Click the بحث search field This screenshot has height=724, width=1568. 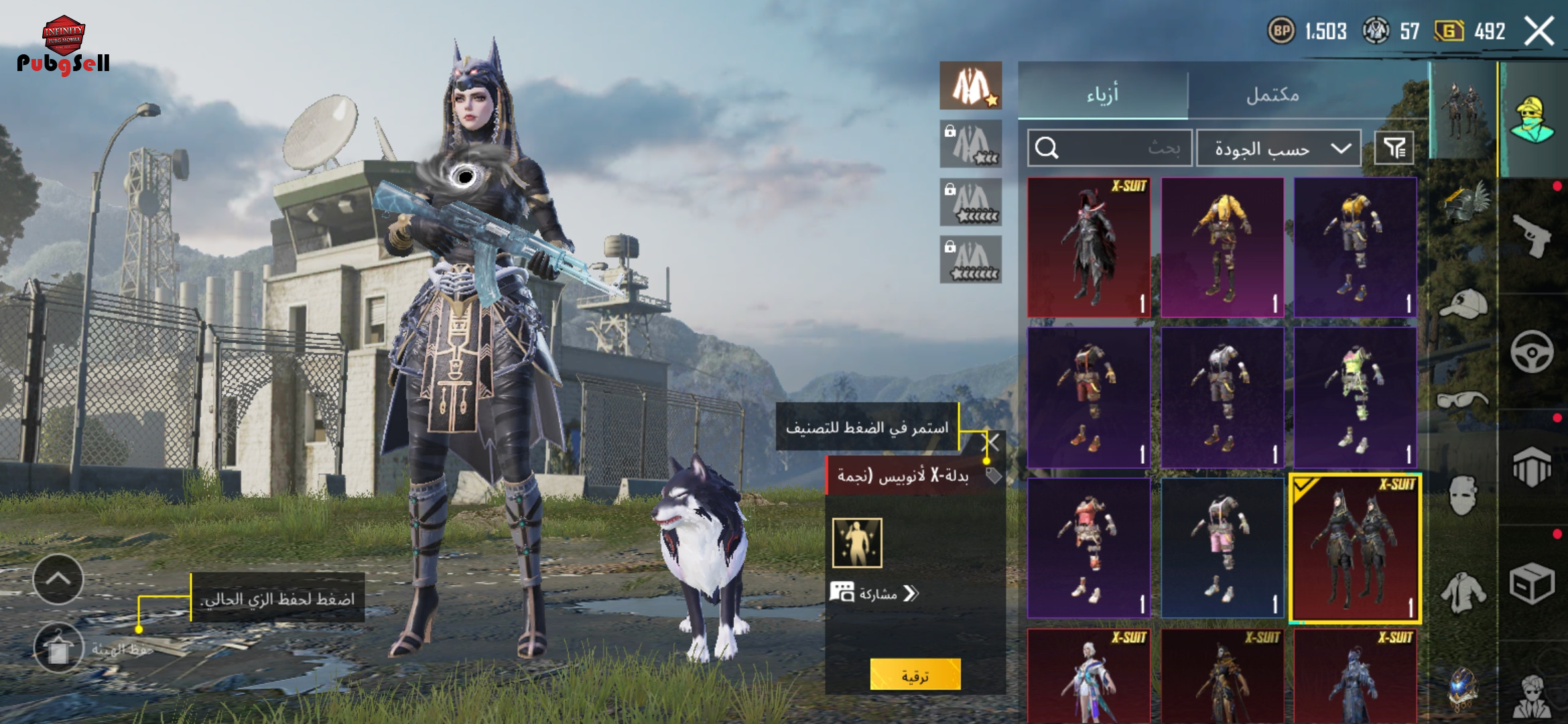click(1110, 147)
